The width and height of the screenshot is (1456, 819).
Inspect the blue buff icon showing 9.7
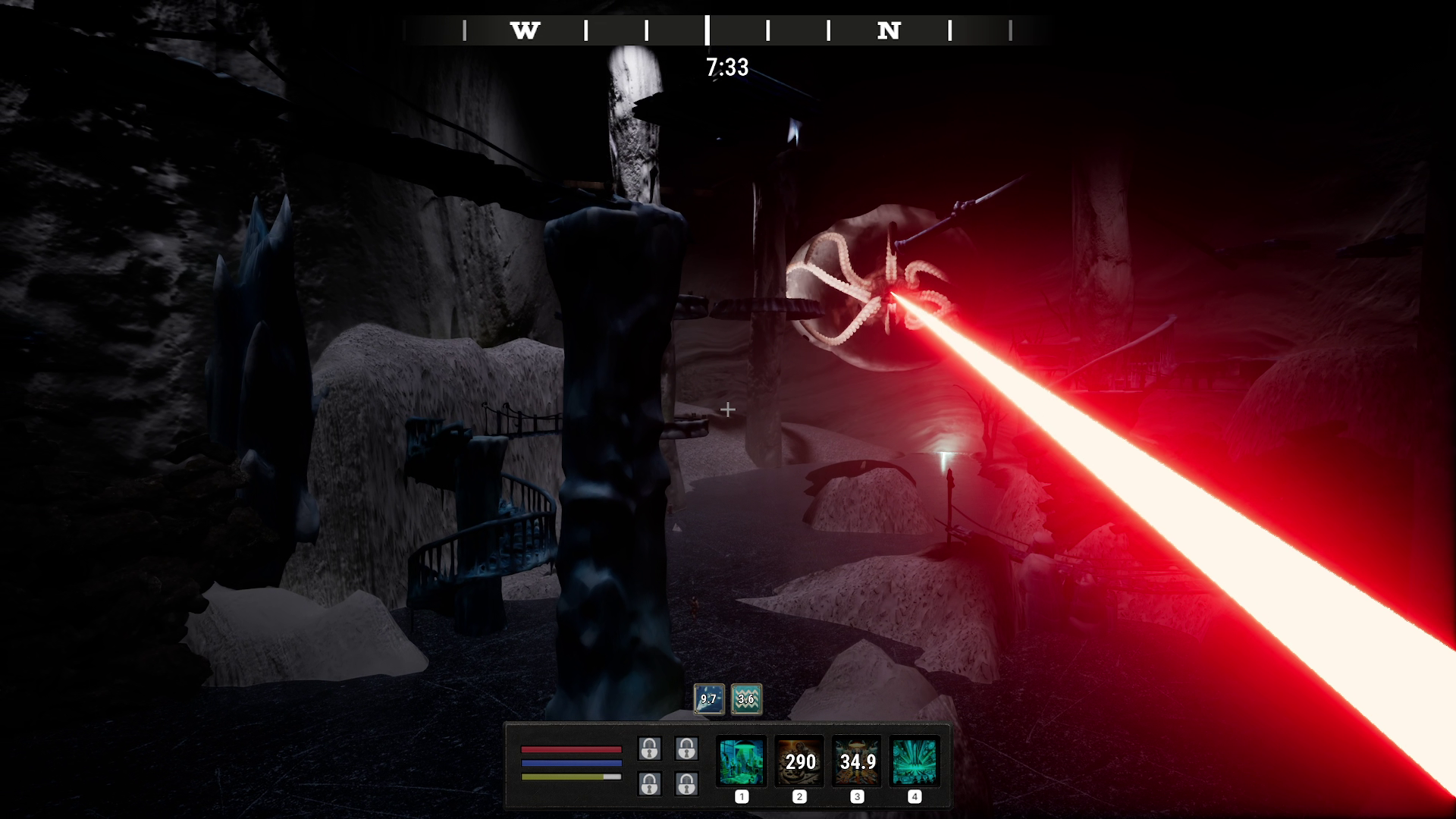(x=708, y=699)
